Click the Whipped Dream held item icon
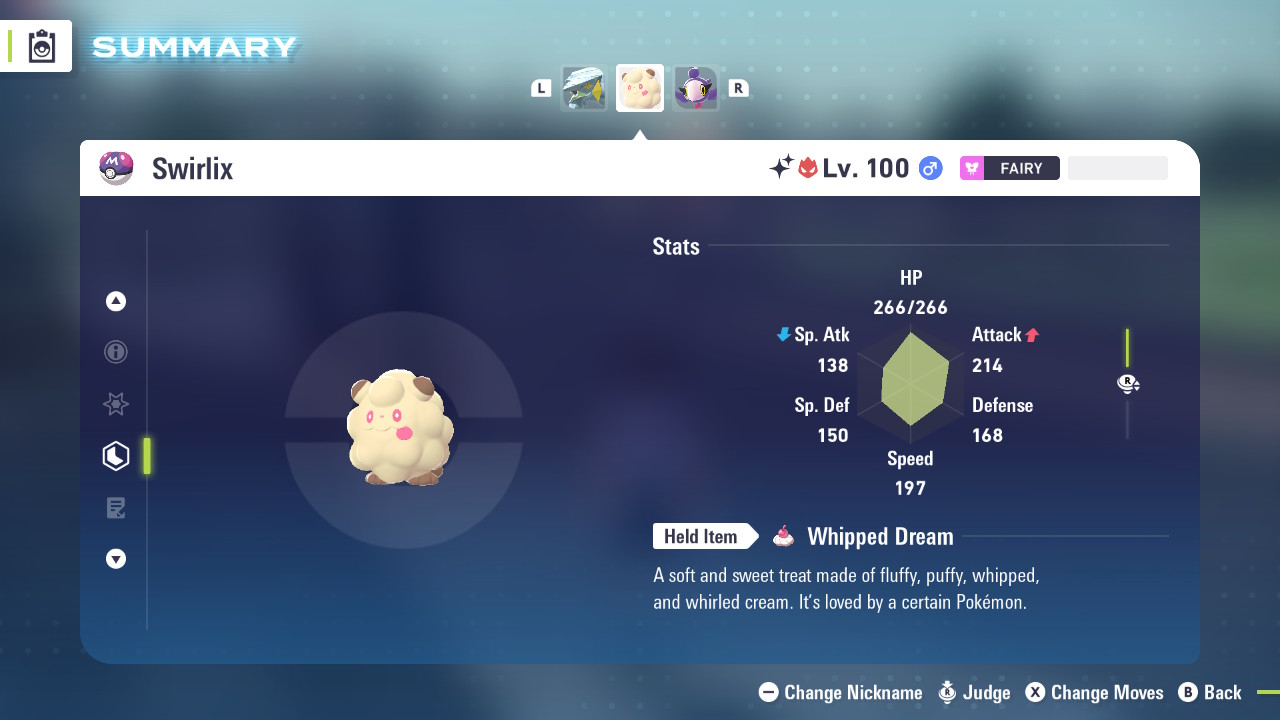This screenshot has width=1280, height=720. [x=783, y=536]
